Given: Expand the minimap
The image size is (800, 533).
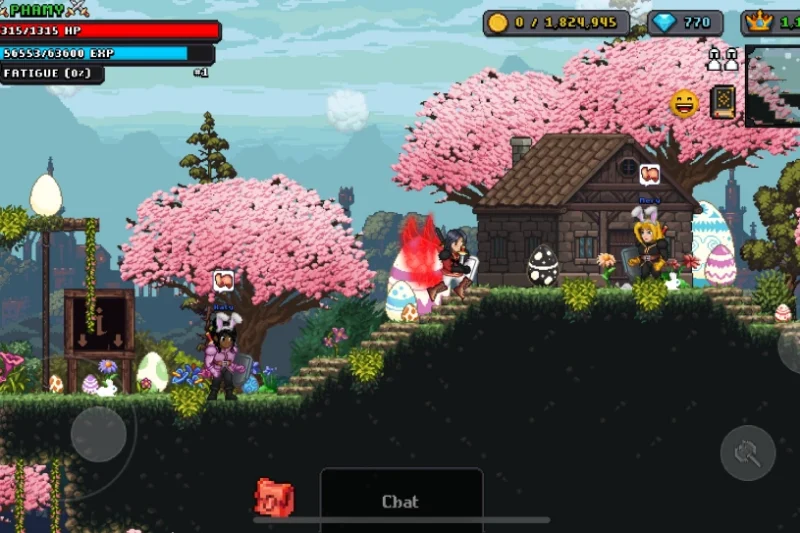Looking at the screenshot, I should [773, 86].
